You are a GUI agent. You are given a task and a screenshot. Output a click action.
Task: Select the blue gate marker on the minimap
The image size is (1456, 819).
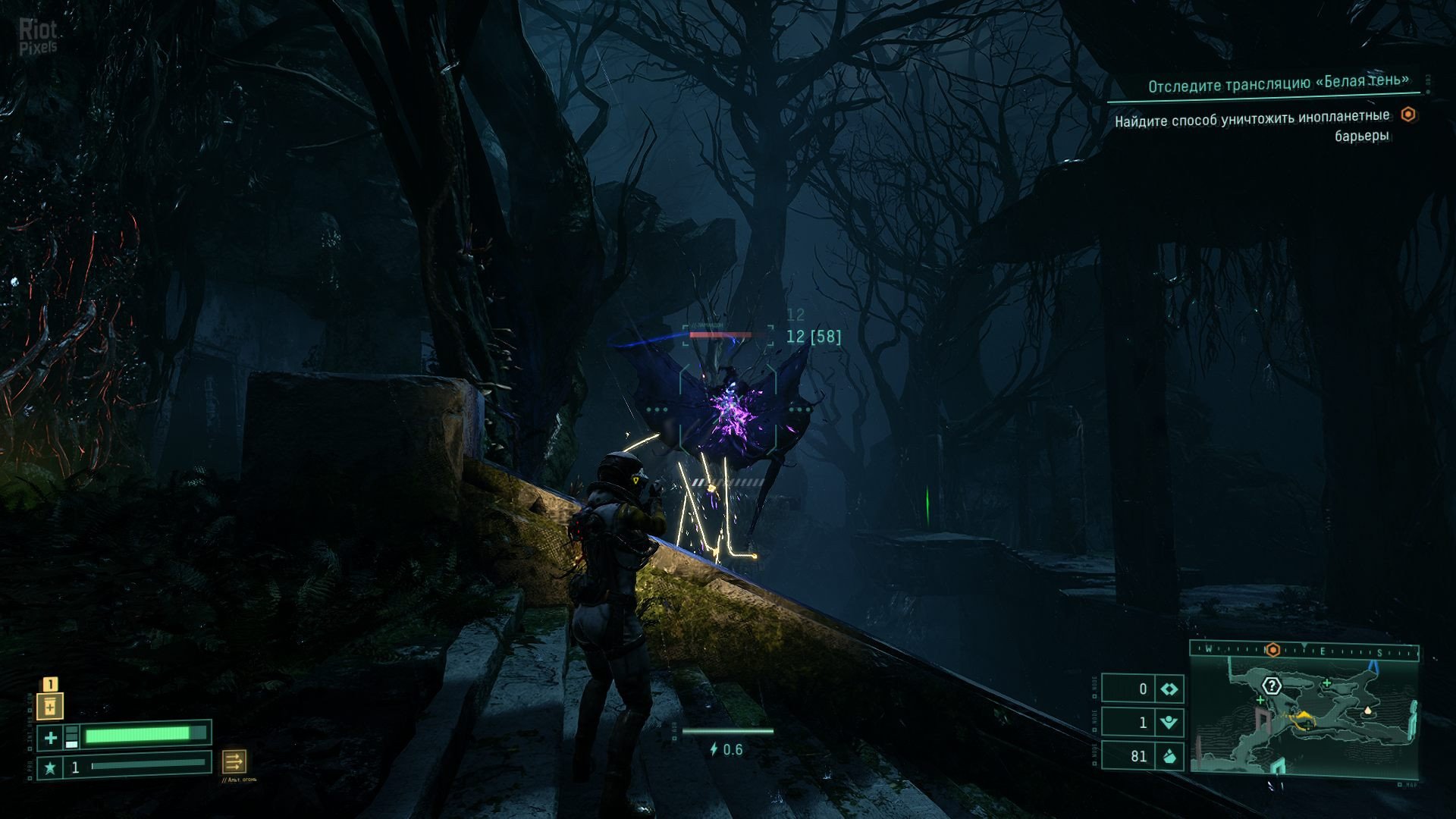pos(1373,665)
